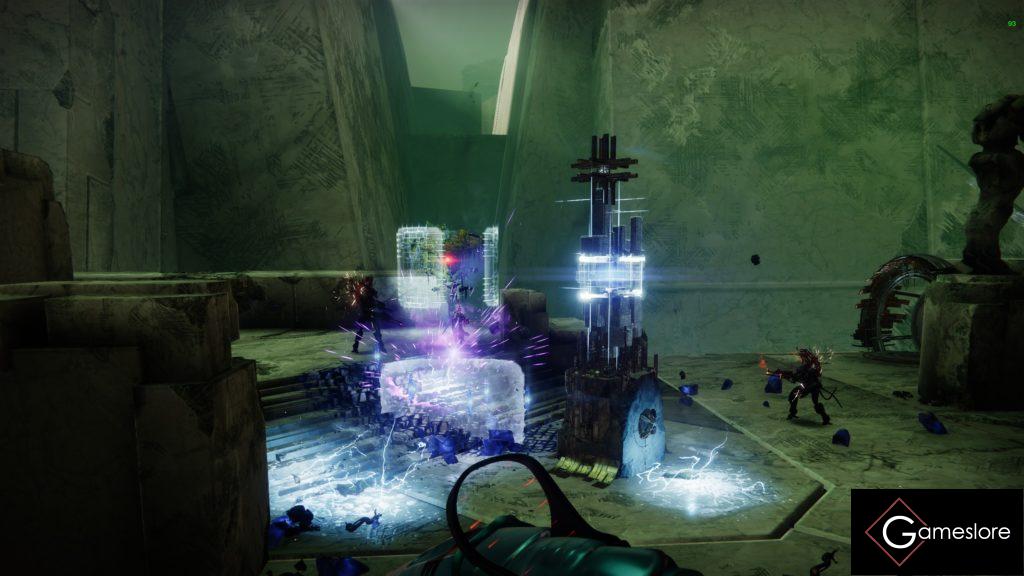Viewport: 1024px width, 576px height.
Task: Click the Gameslore logo watermark
Action: [x=936, y=531]
